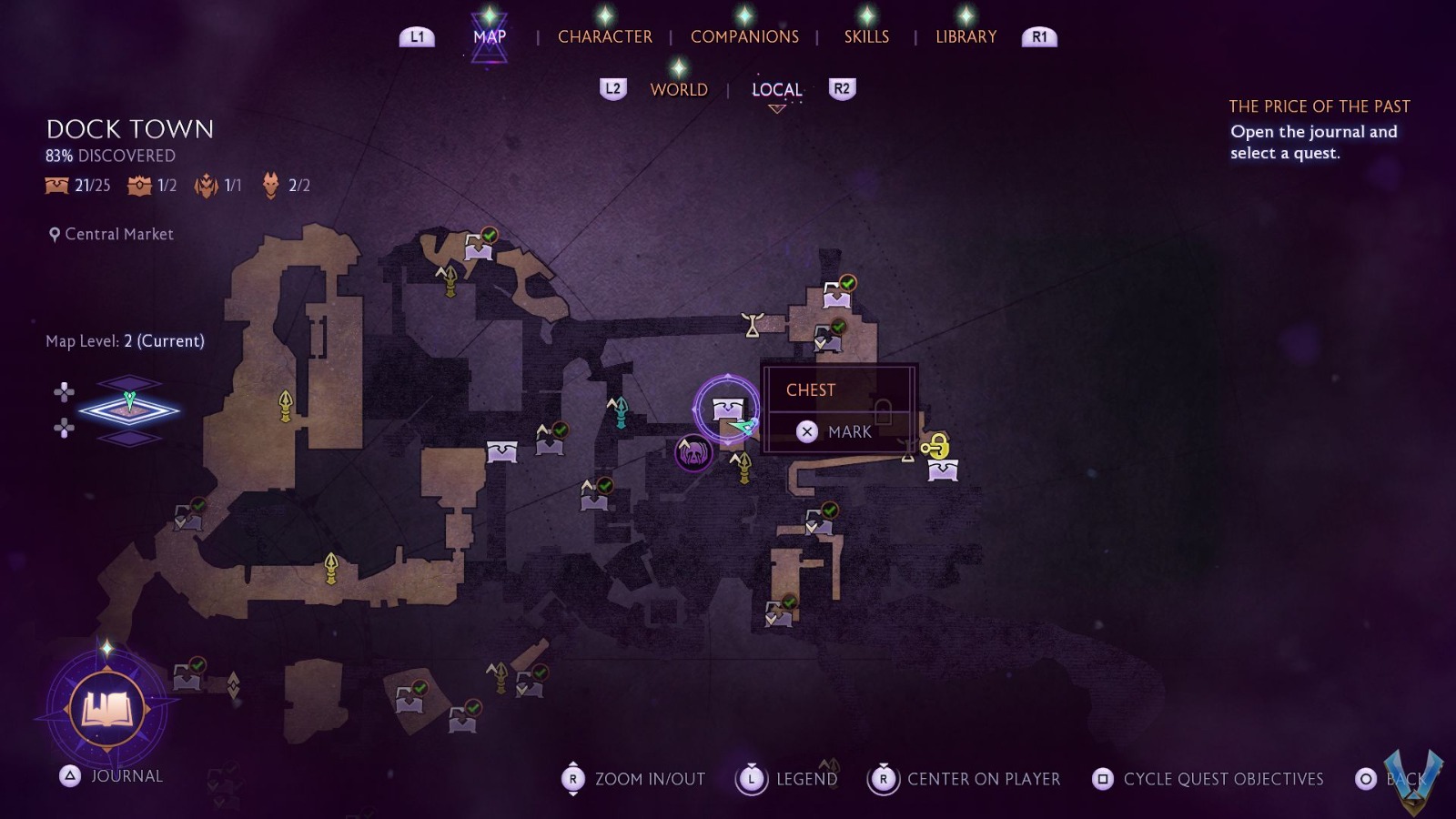1456x819 pixels.
Task: Choose the hourglass-shaped map marker
Action: (753, 324)
